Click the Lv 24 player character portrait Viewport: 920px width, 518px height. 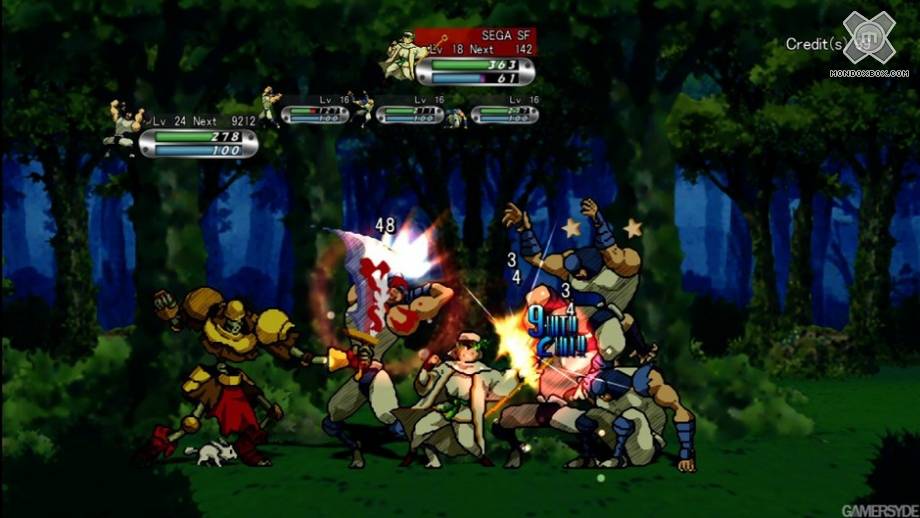[124, 127]
